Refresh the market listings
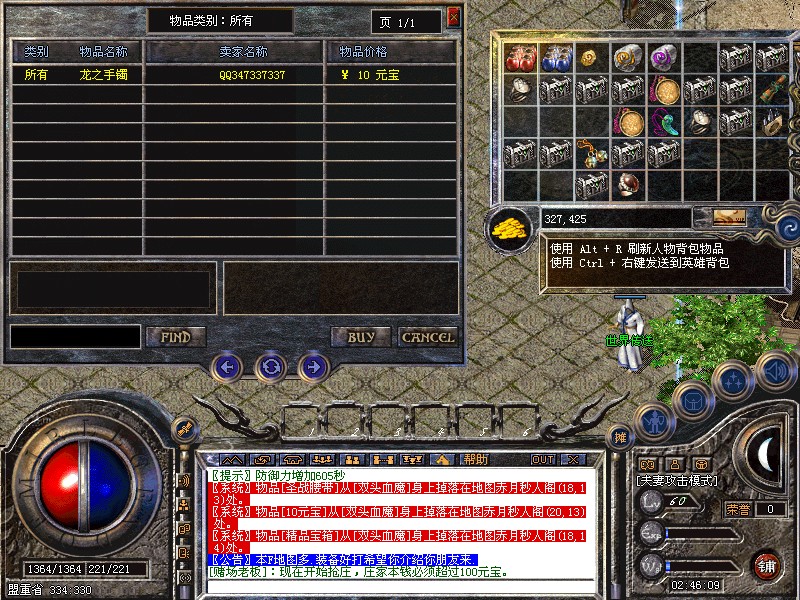 (x=270, y=367)
